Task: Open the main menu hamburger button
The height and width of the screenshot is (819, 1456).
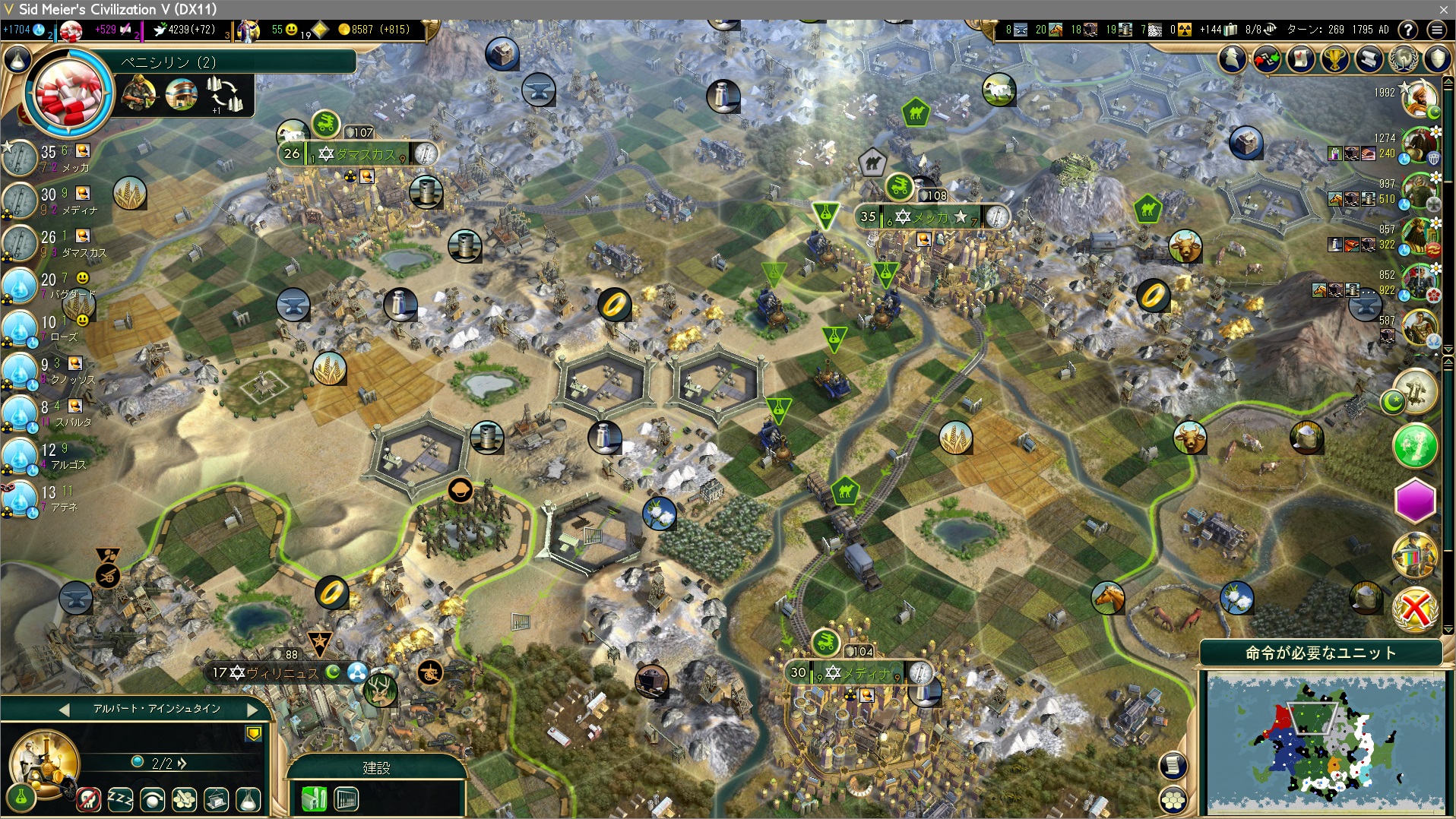Action: tap(1436, 30)
